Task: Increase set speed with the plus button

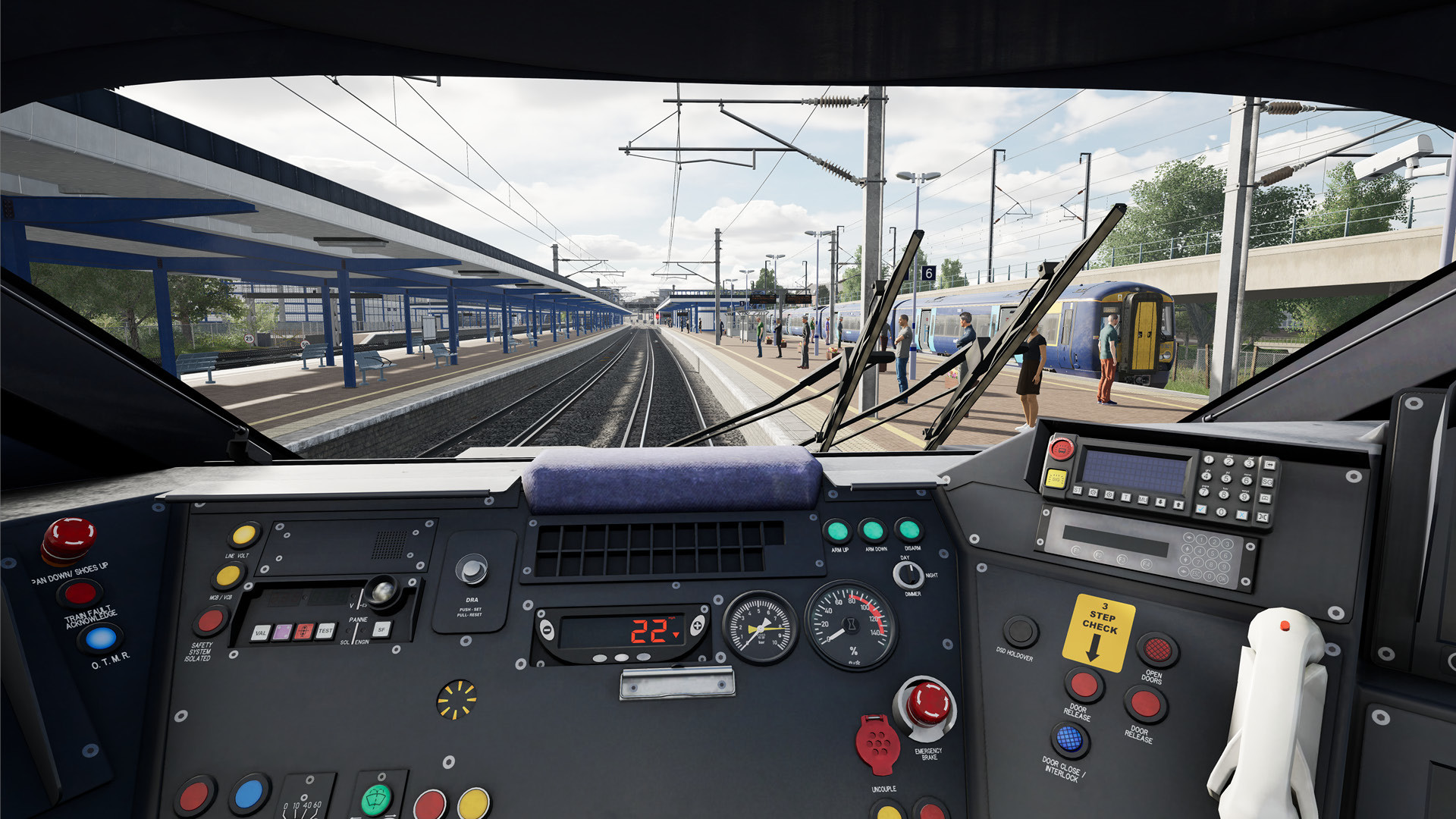Action: tap(696, 625)
